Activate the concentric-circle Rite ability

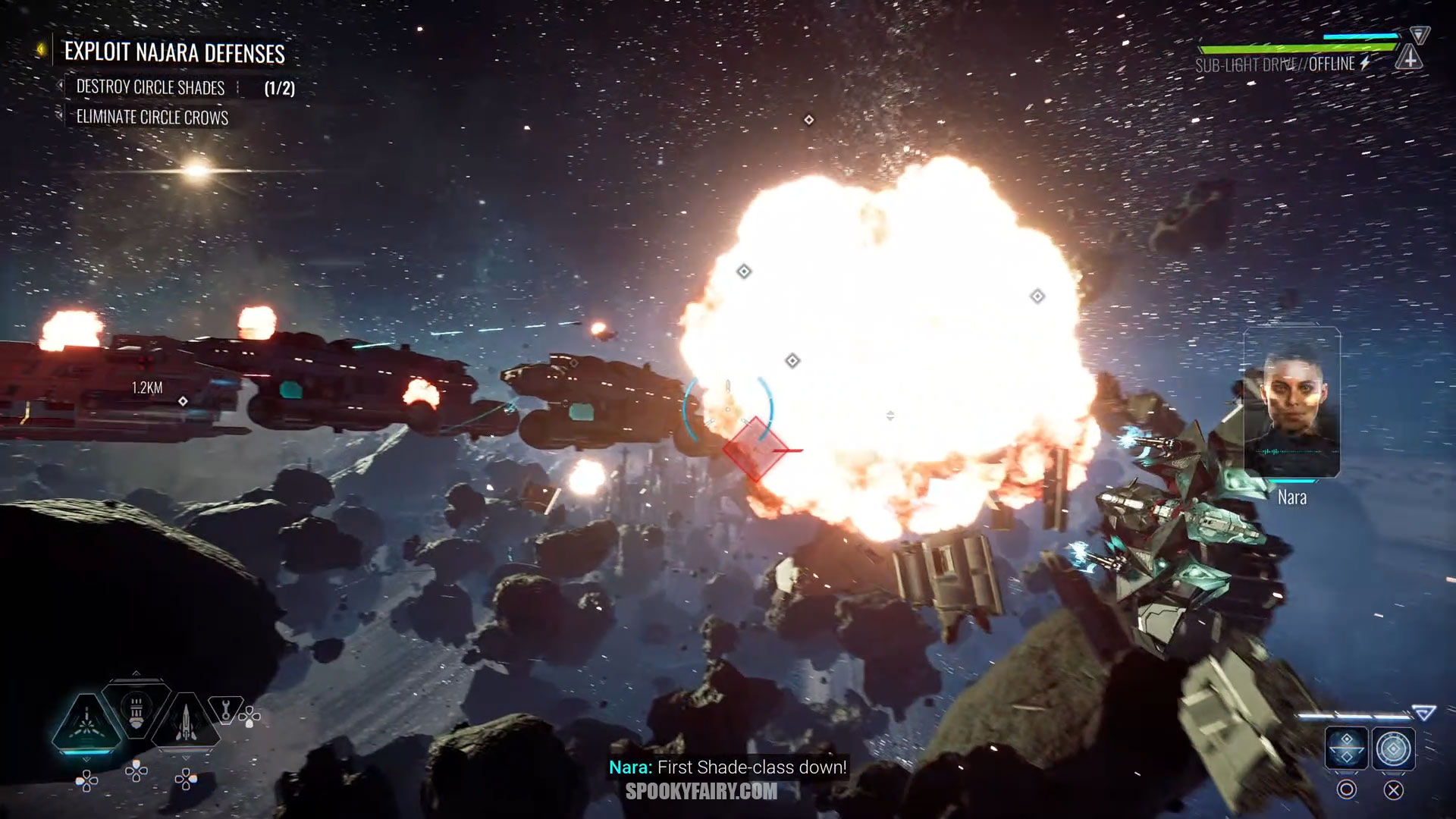click(x=1393, y=748)
